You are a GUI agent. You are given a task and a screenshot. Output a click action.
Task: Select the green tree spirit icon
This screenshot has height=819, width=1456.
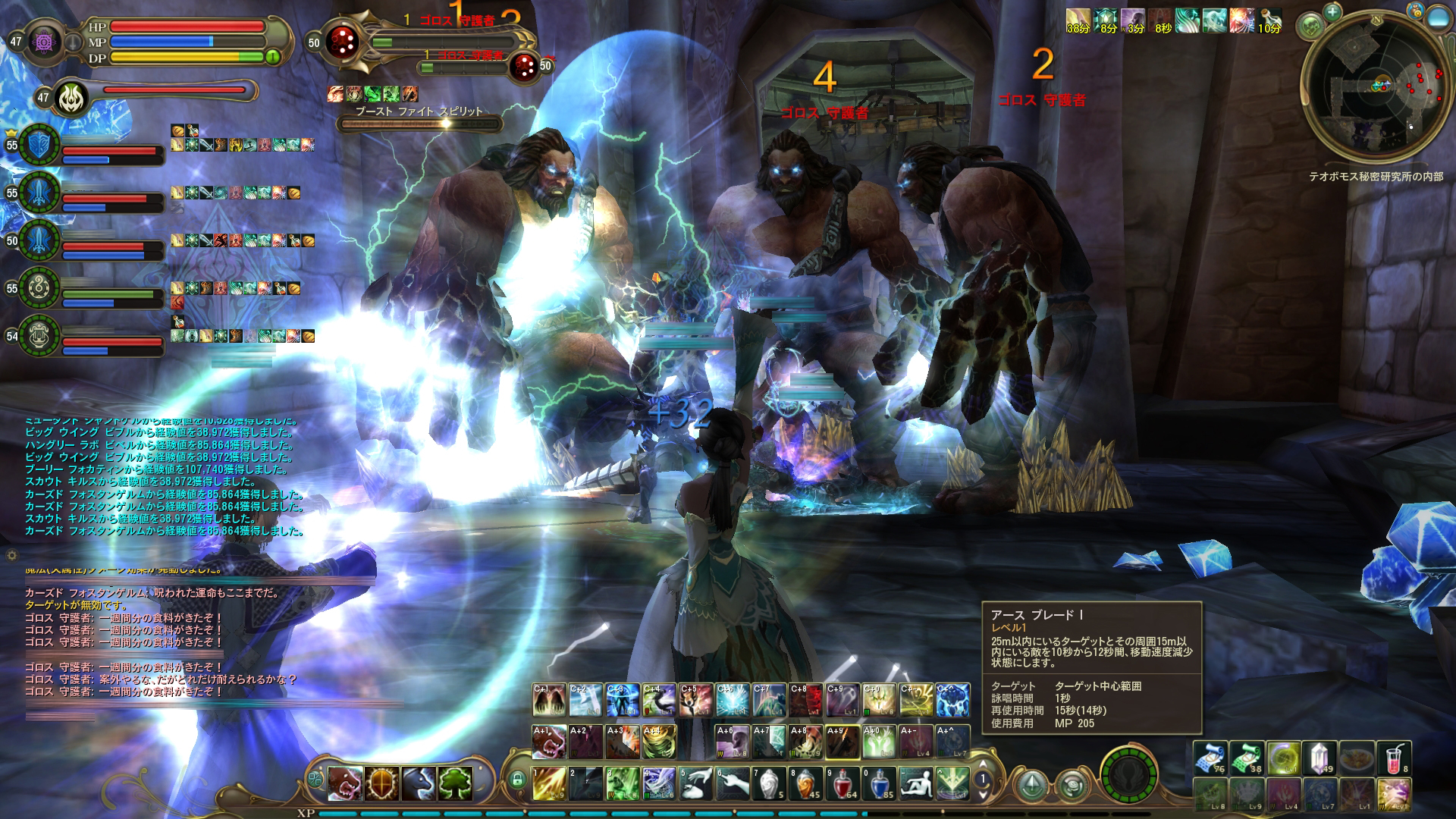[455, 783]
